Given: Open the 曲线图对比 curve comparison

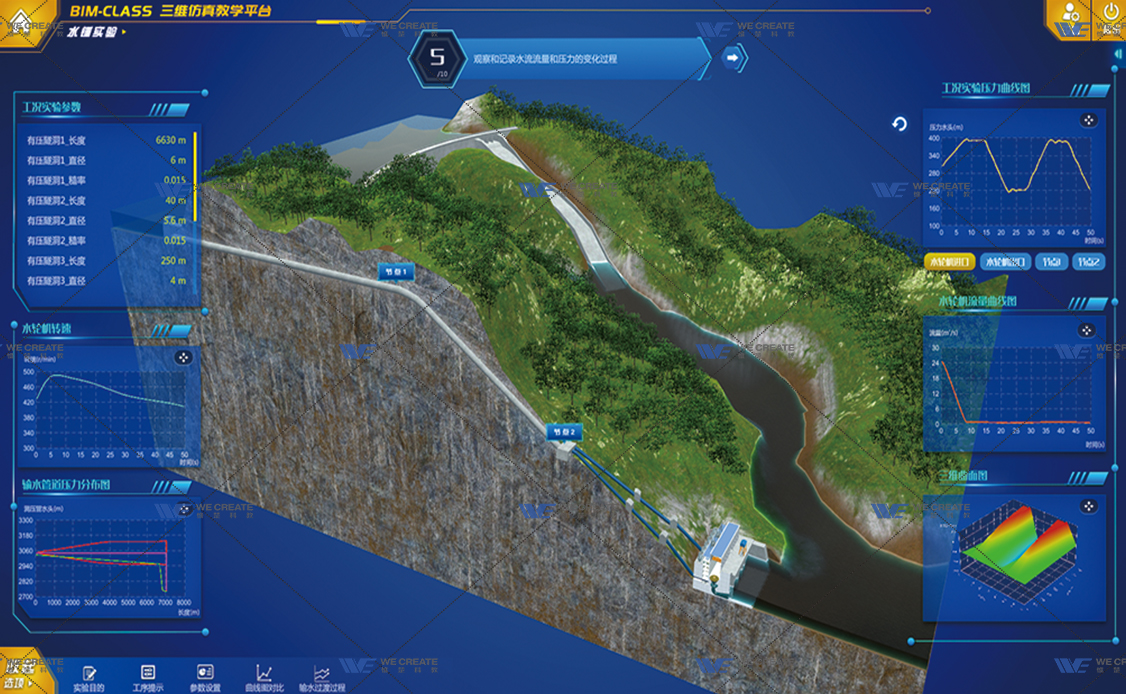Looking at the screenshot, I should click(x=264, y=677).
